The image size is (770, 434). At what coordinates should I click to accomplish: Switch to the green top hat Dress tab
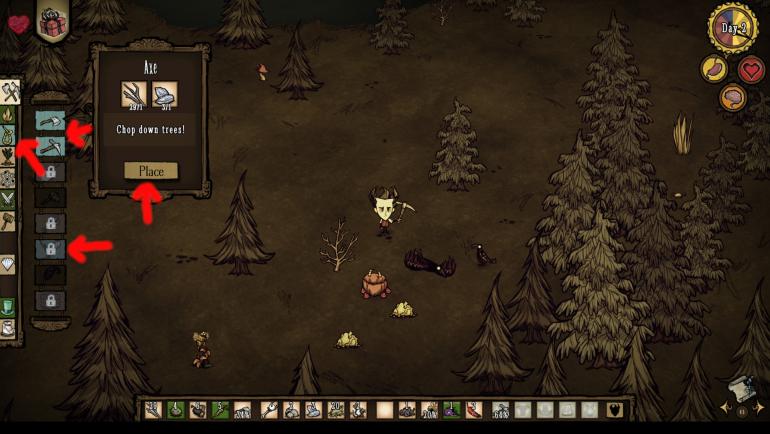(x=10, y=307)
